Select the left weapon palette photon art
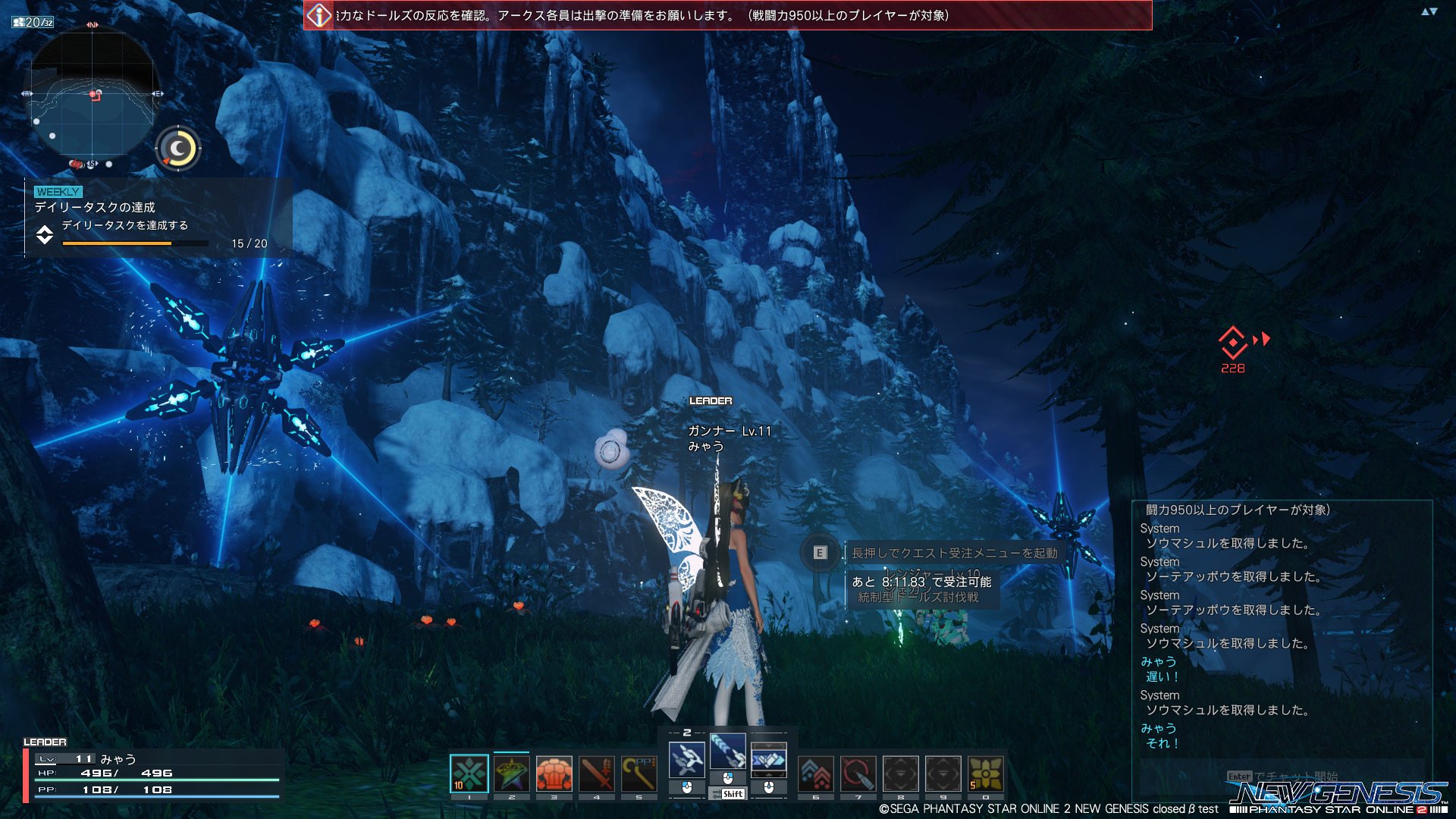This screenshot has height=819, width=1456. (x=687, y=760)
